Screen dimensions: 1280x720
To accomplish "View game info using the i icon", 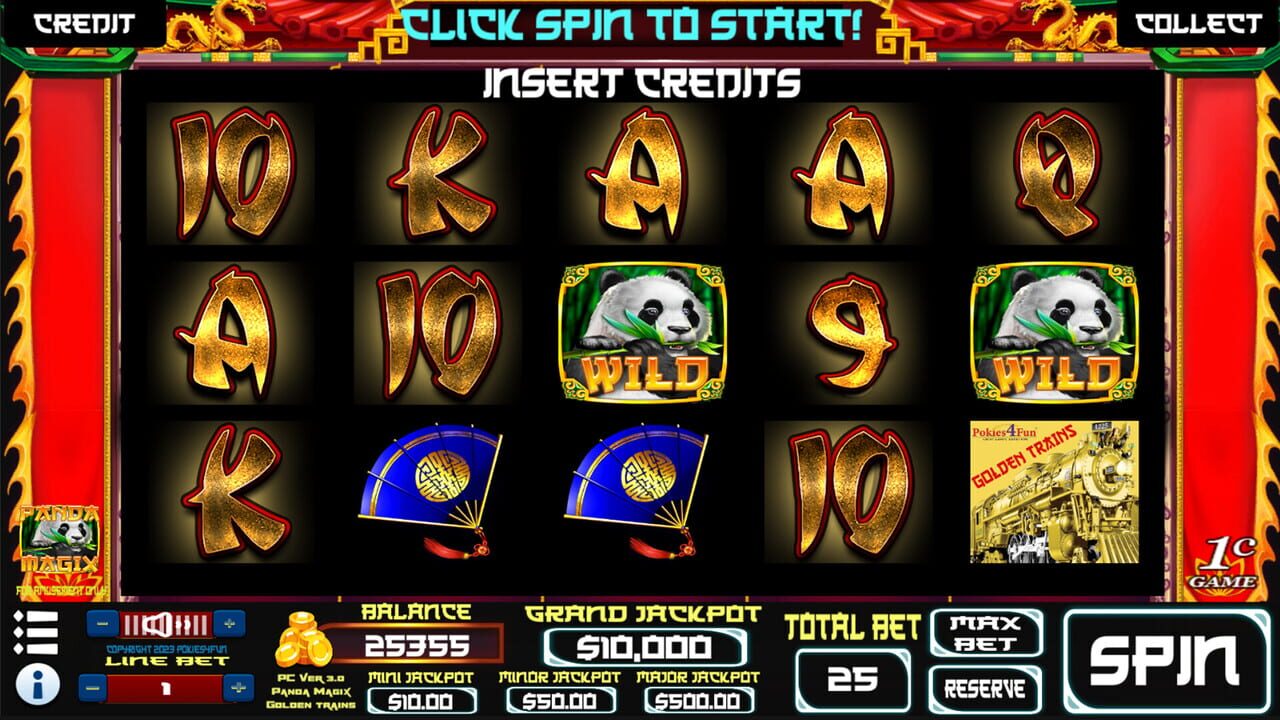I will (36, 684).
